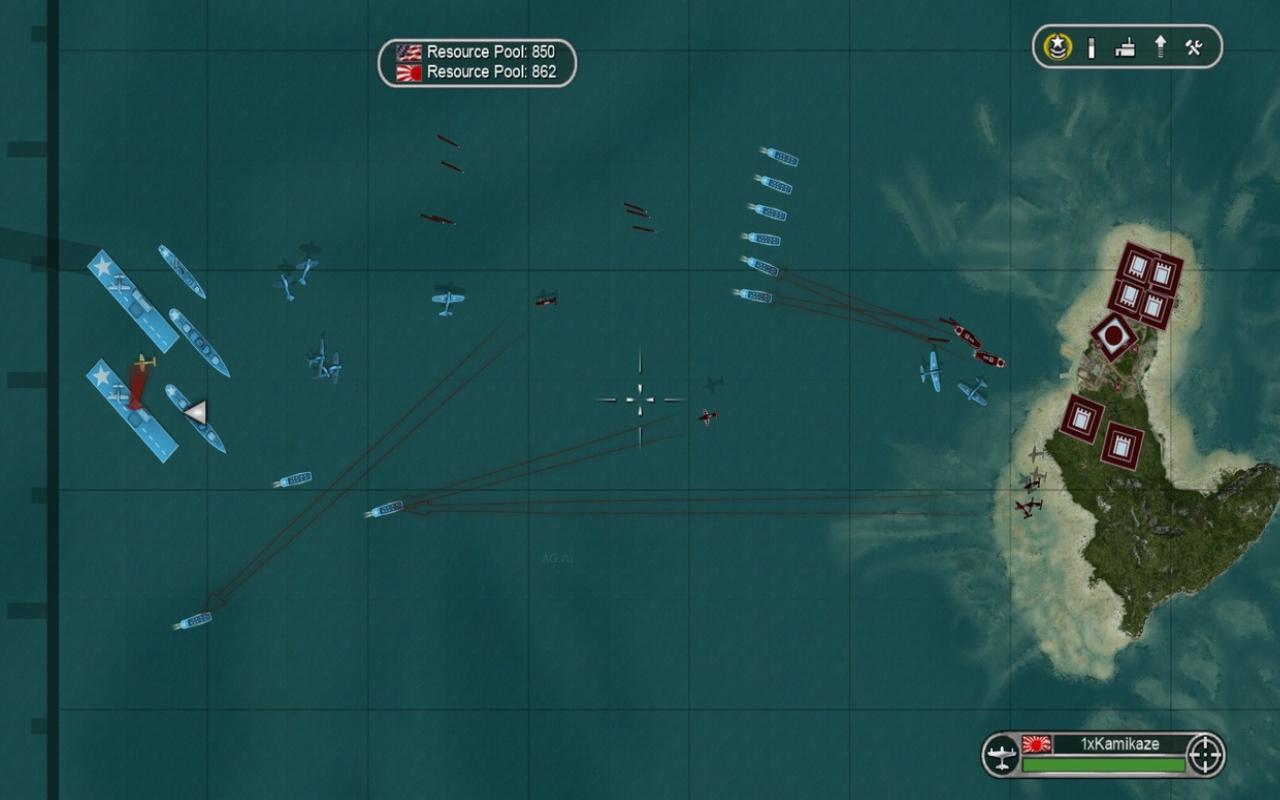This screenshot has width=1280, height=800.
Task: Click the factory support icon in toolbar
Action: (x=1124, y=47)
